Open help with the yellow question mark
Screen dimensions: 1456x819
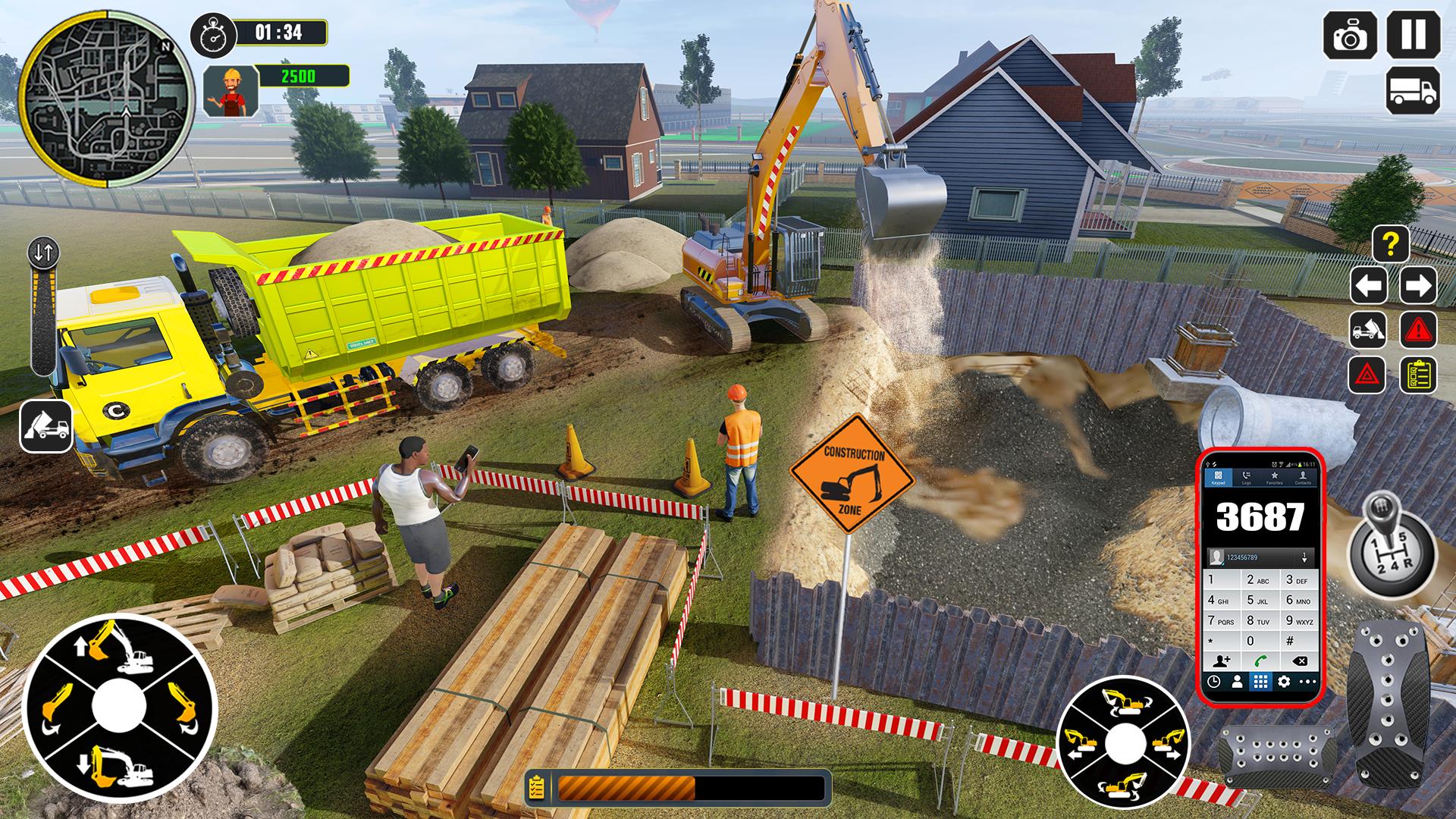(x=1390, y=244)
